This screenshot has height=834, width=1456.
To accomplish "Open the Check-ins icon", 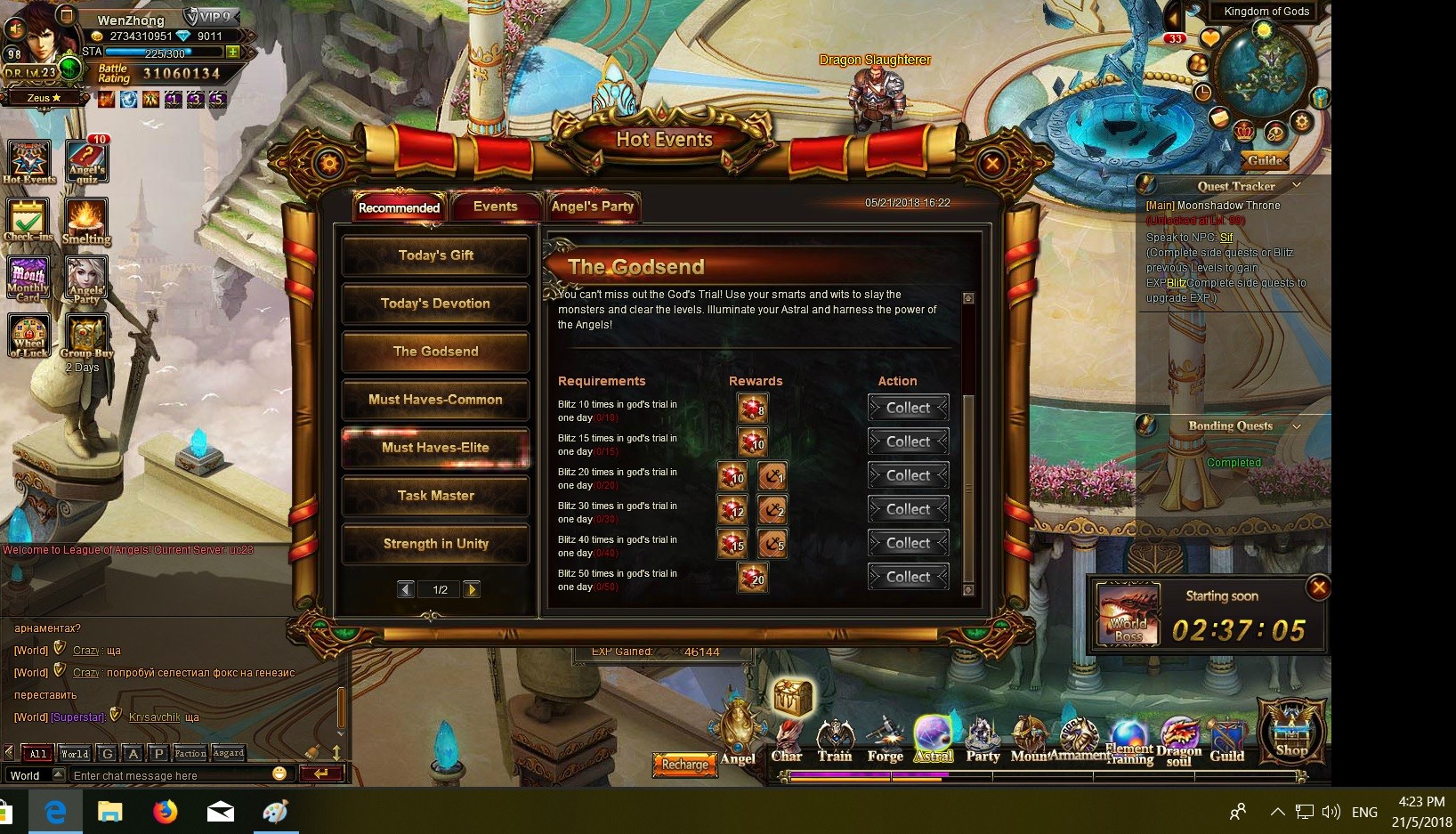I will (28, 219).
